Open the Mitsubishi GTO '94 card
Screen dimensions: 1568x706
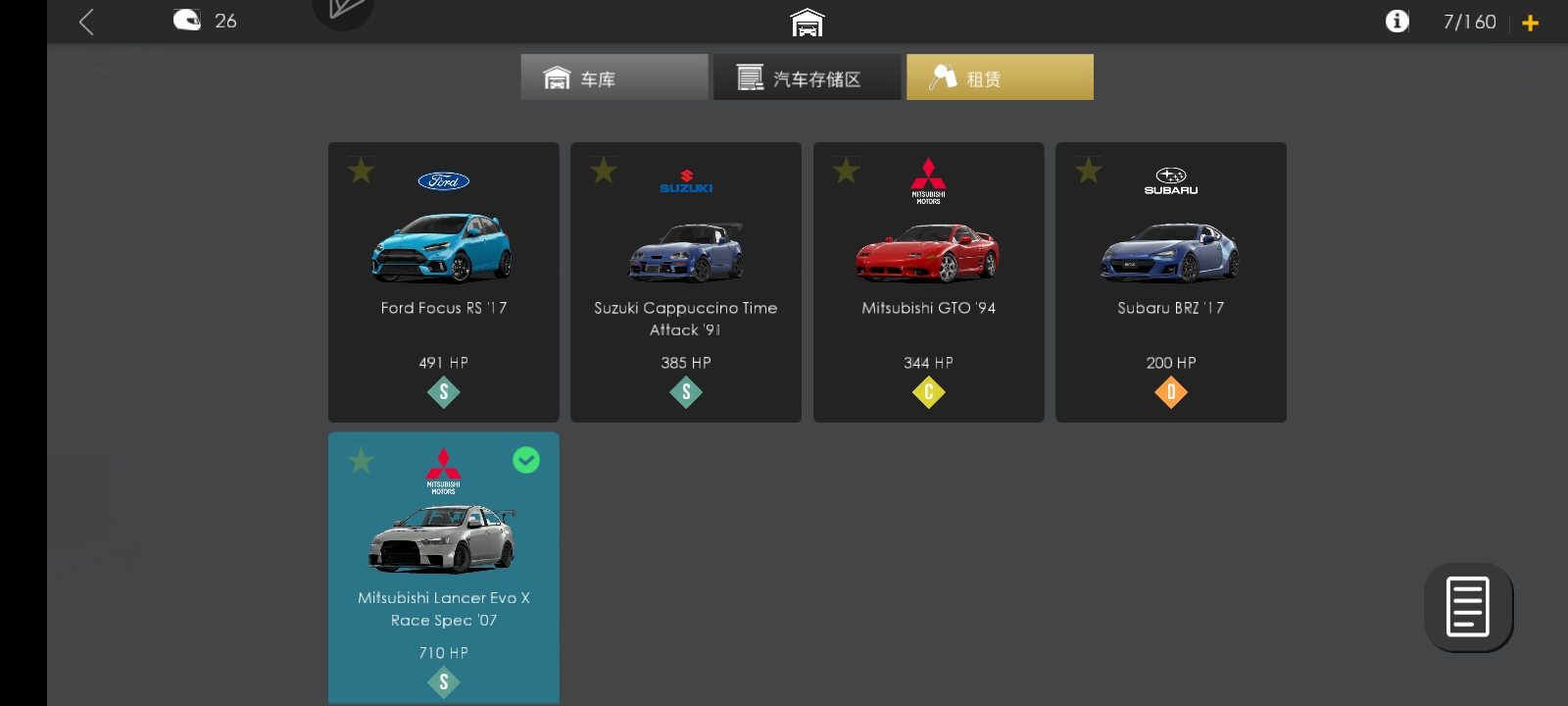tap(928, 281)
